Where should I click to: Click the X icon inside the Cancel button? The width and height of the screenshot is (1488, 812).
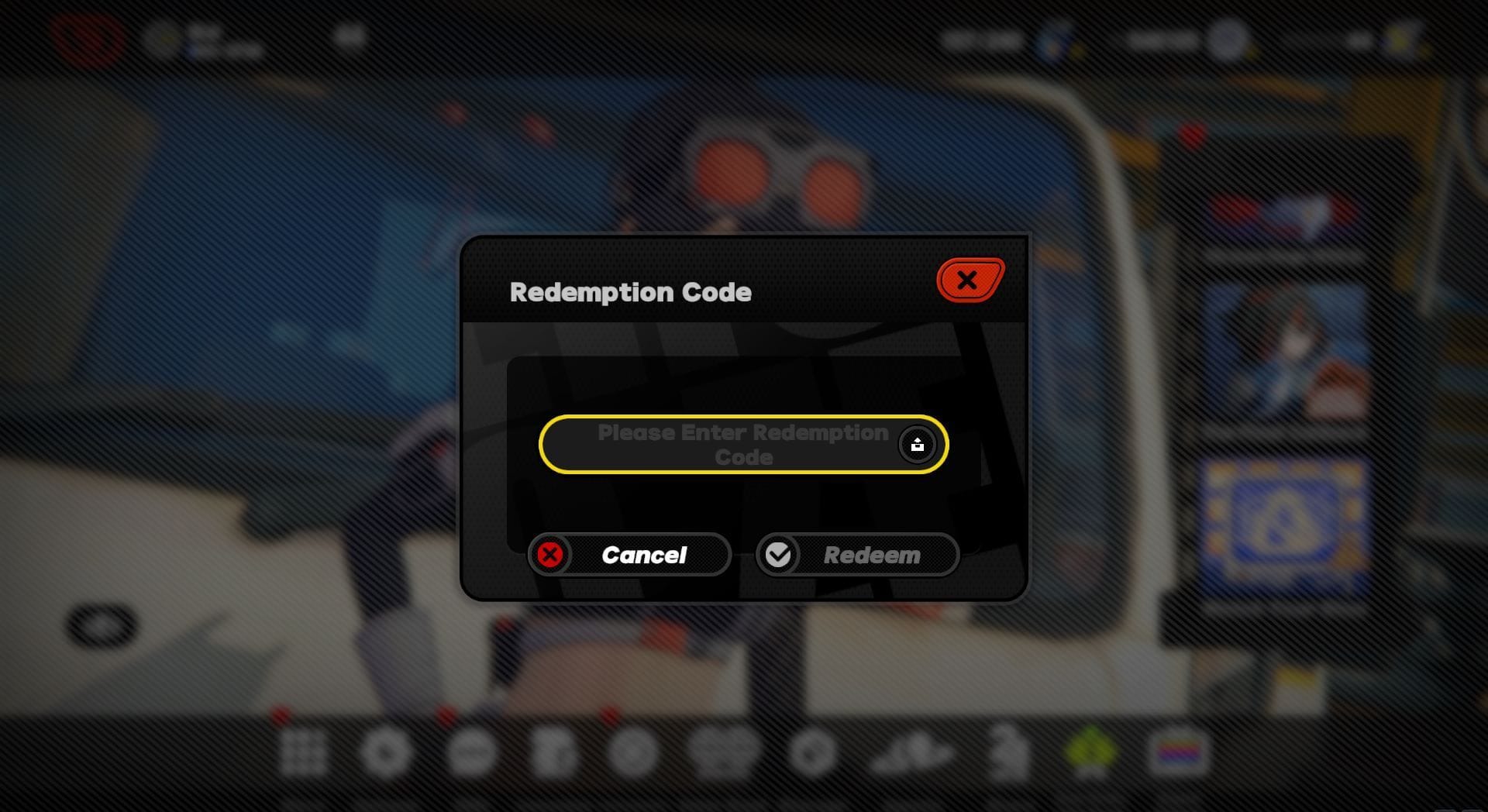point(550,555)
